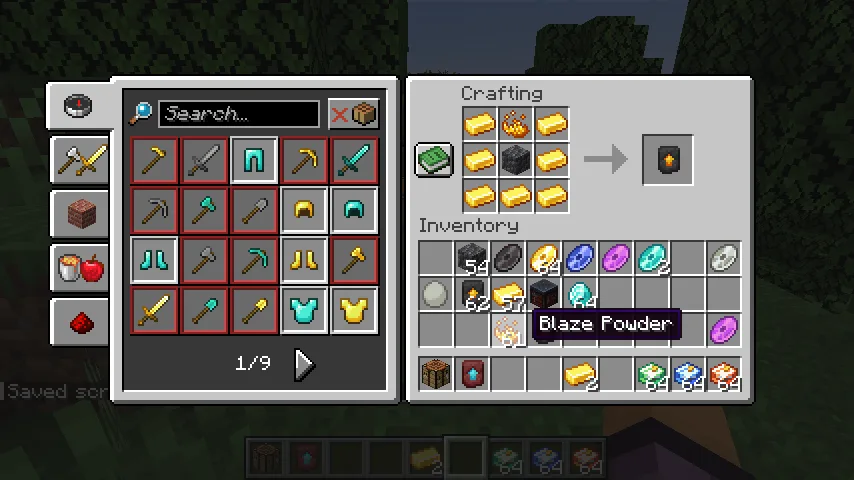Image resolution: width=854 pixels, height=480 pixels.
Task: Close the green recipe book
Action: 434,160
